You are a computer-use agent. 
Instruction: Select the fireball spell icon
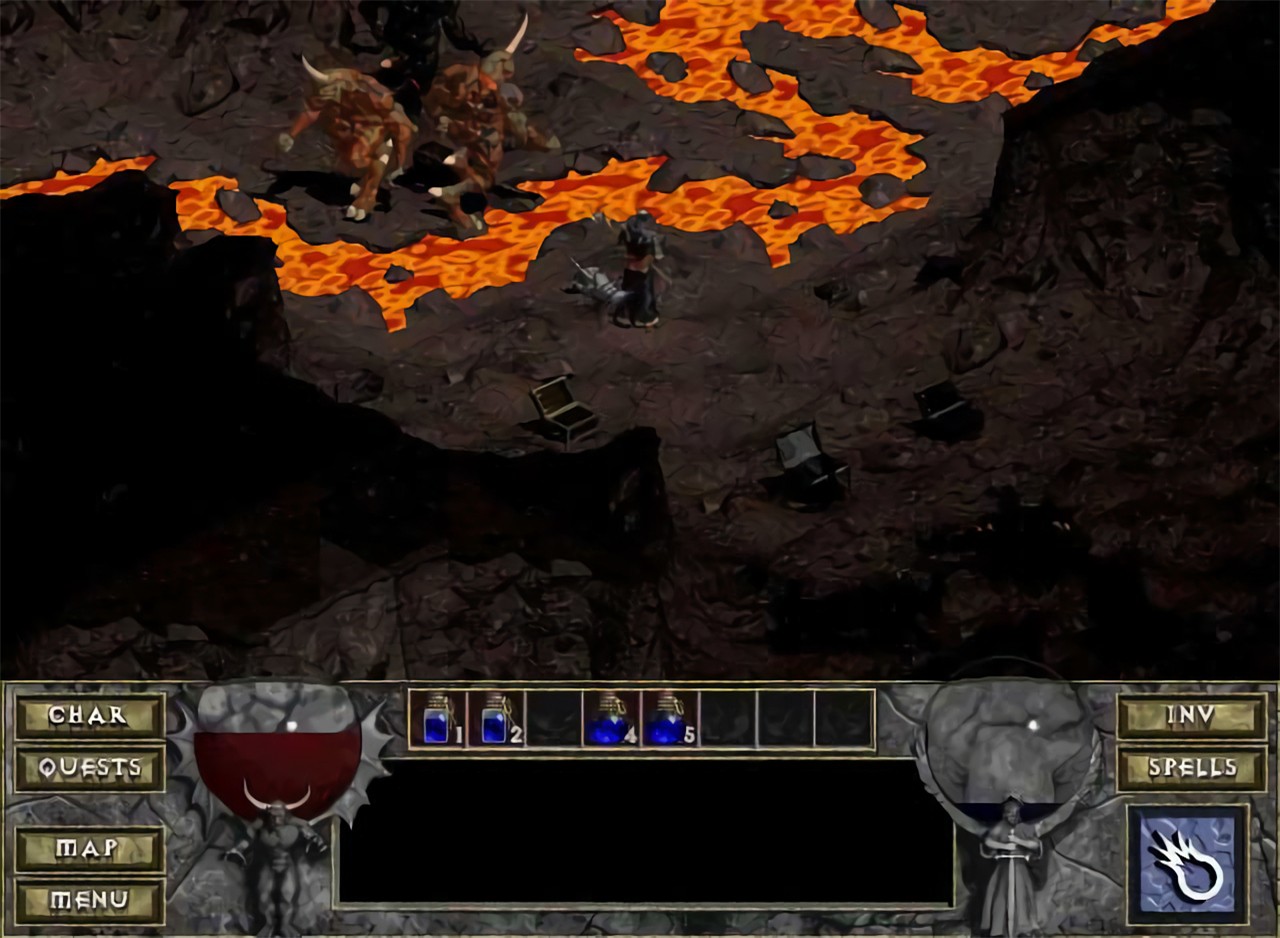pos(1187,864)
